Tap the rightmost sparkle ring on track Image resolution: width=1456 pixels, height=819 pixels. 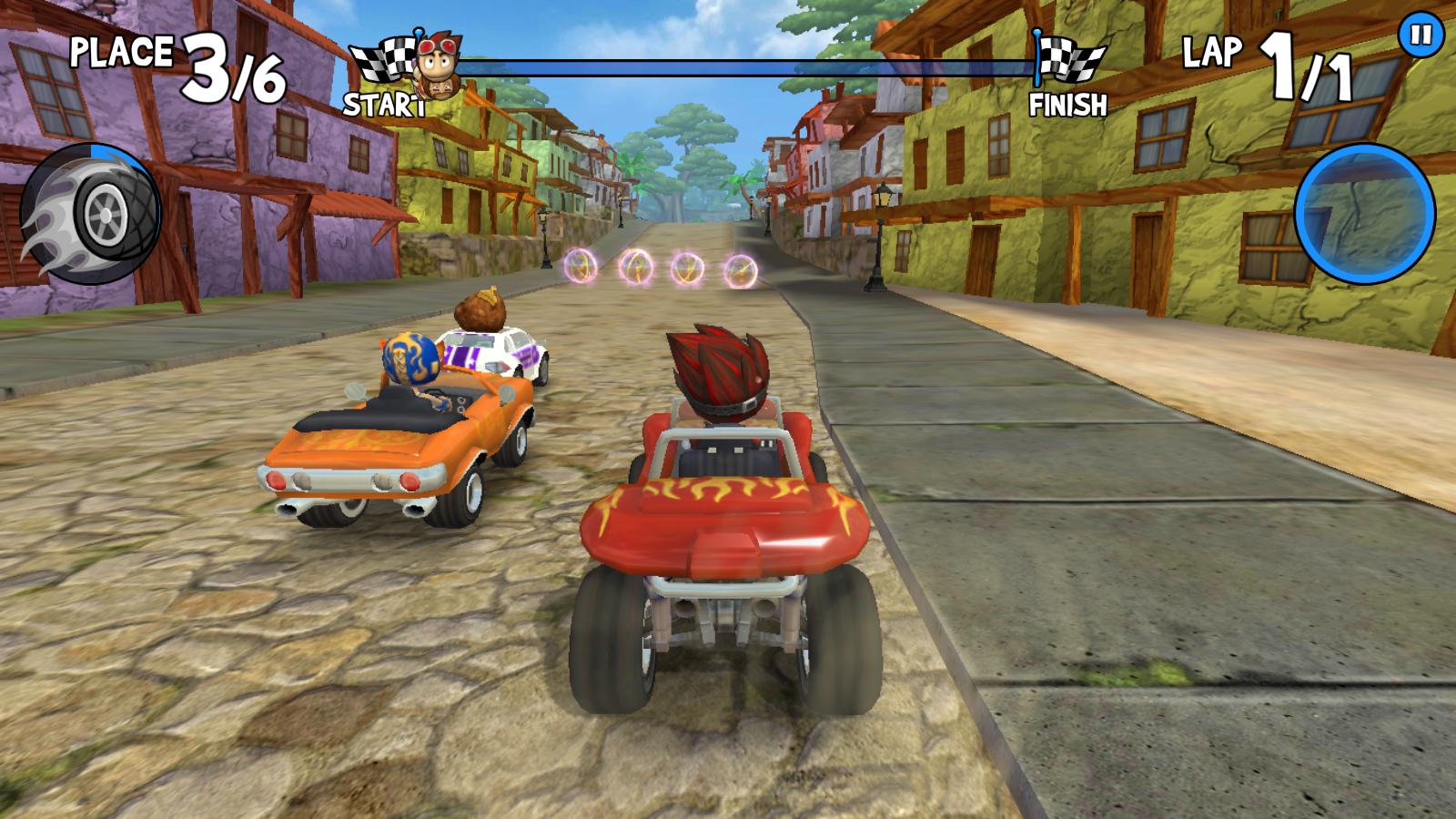(x=739, y=269)
